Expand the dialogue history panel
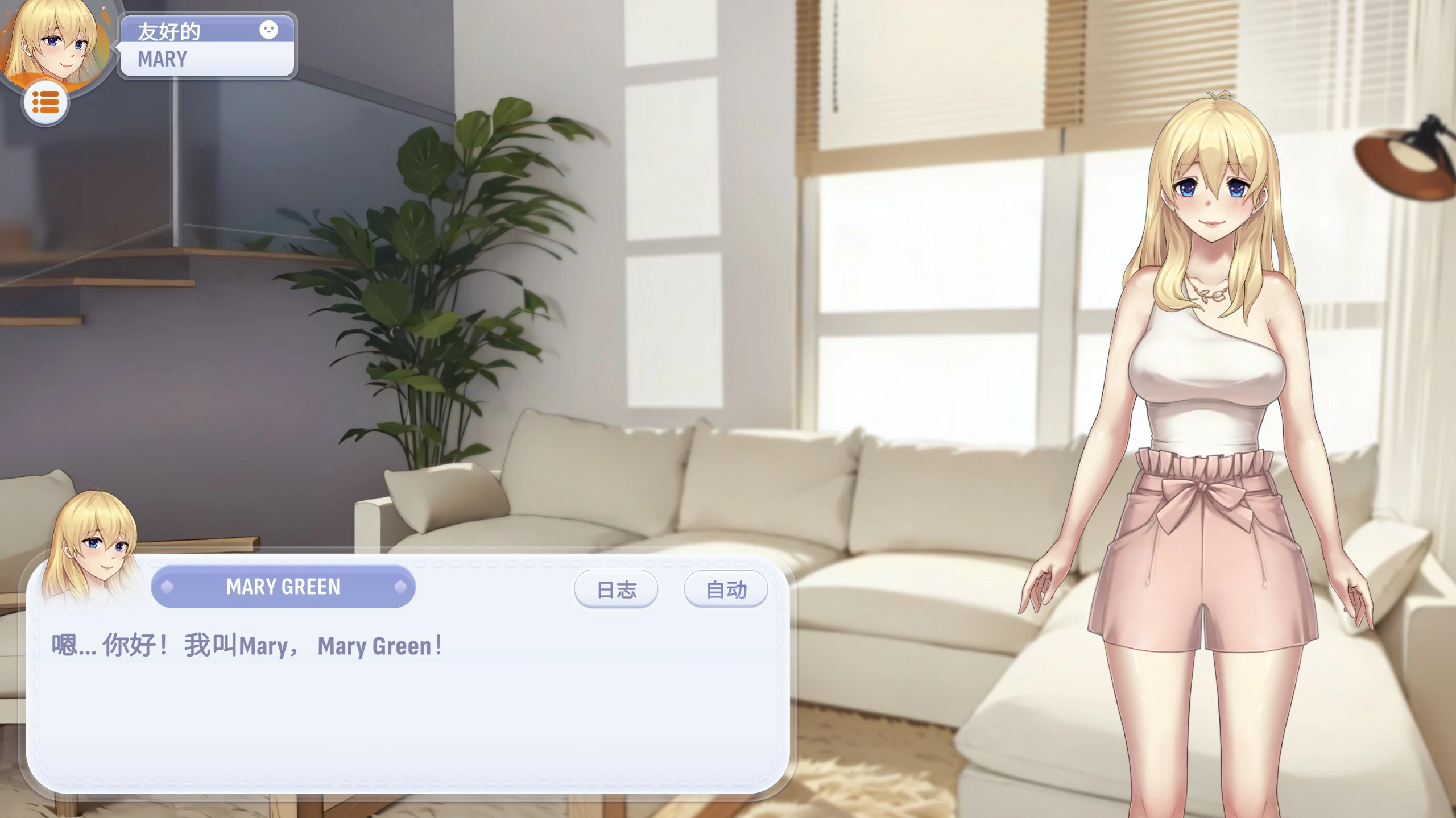The width and height of the screenshot is (1456, 818). tap(616, 589)
